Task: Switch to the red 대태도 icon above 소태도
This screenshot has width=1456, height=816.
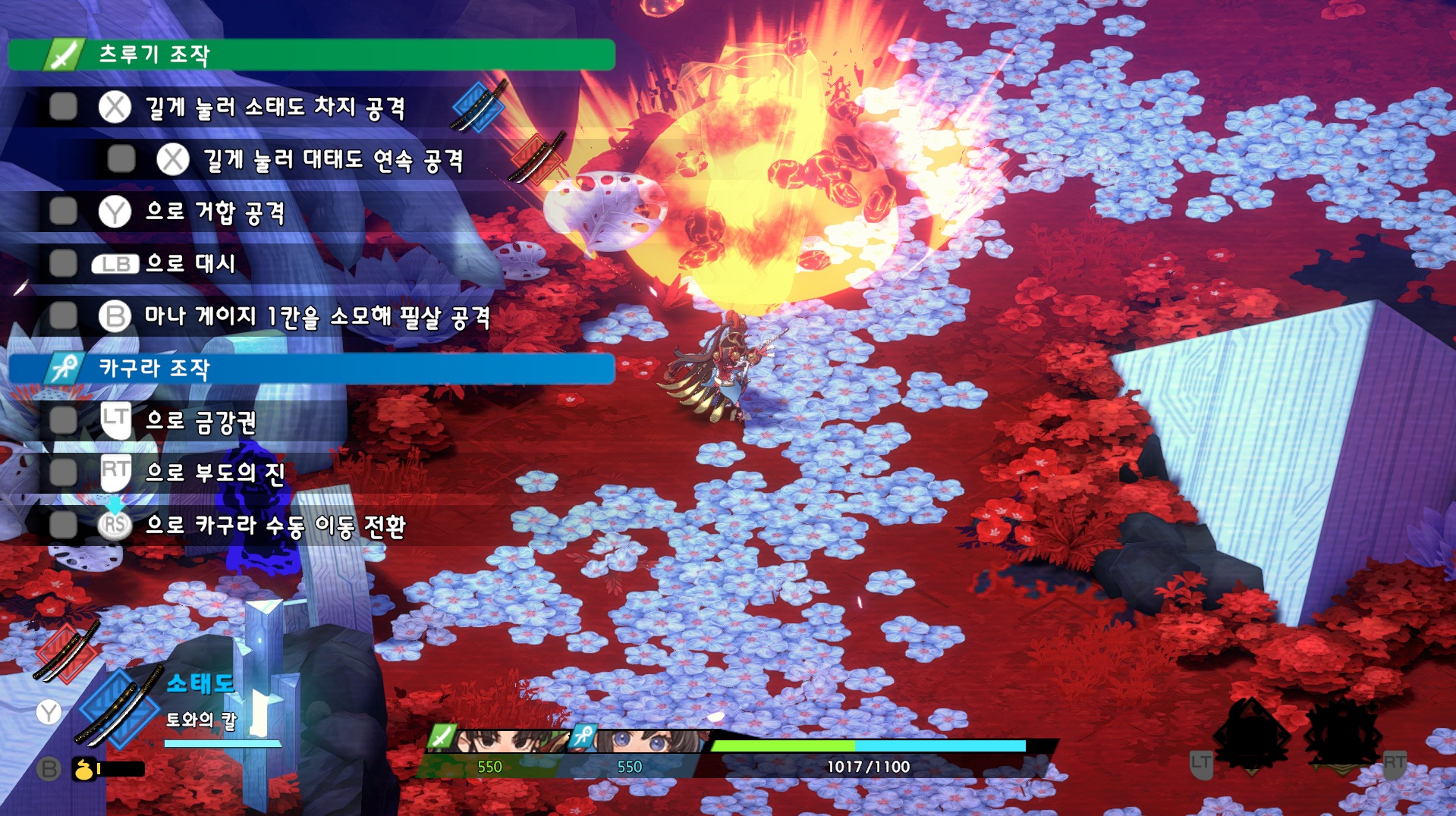Action: (x=66, y=652)
